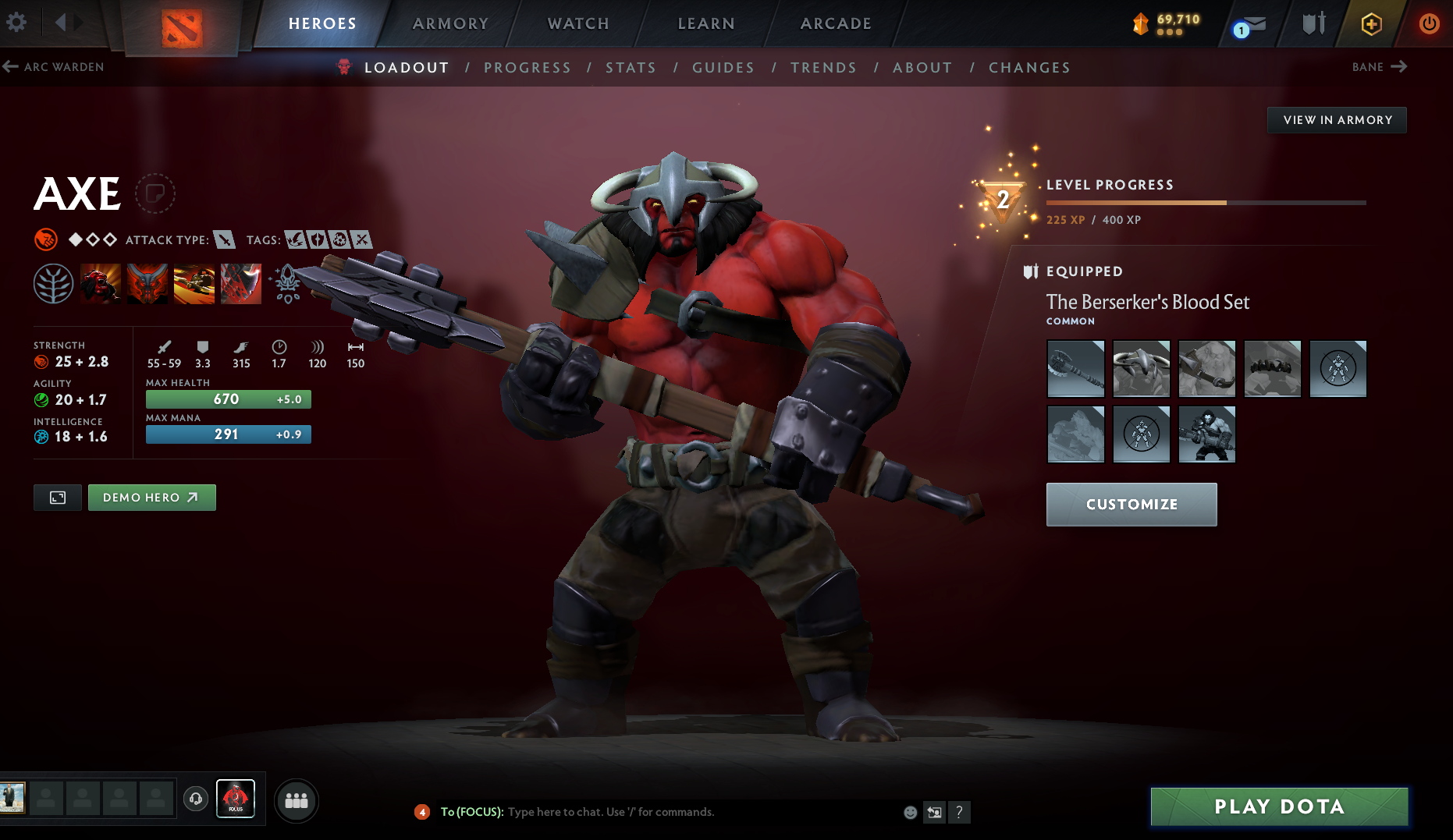View the Counter Helix ability icon
Screen dimensions: 1453x840
click(x=194, y=284)
